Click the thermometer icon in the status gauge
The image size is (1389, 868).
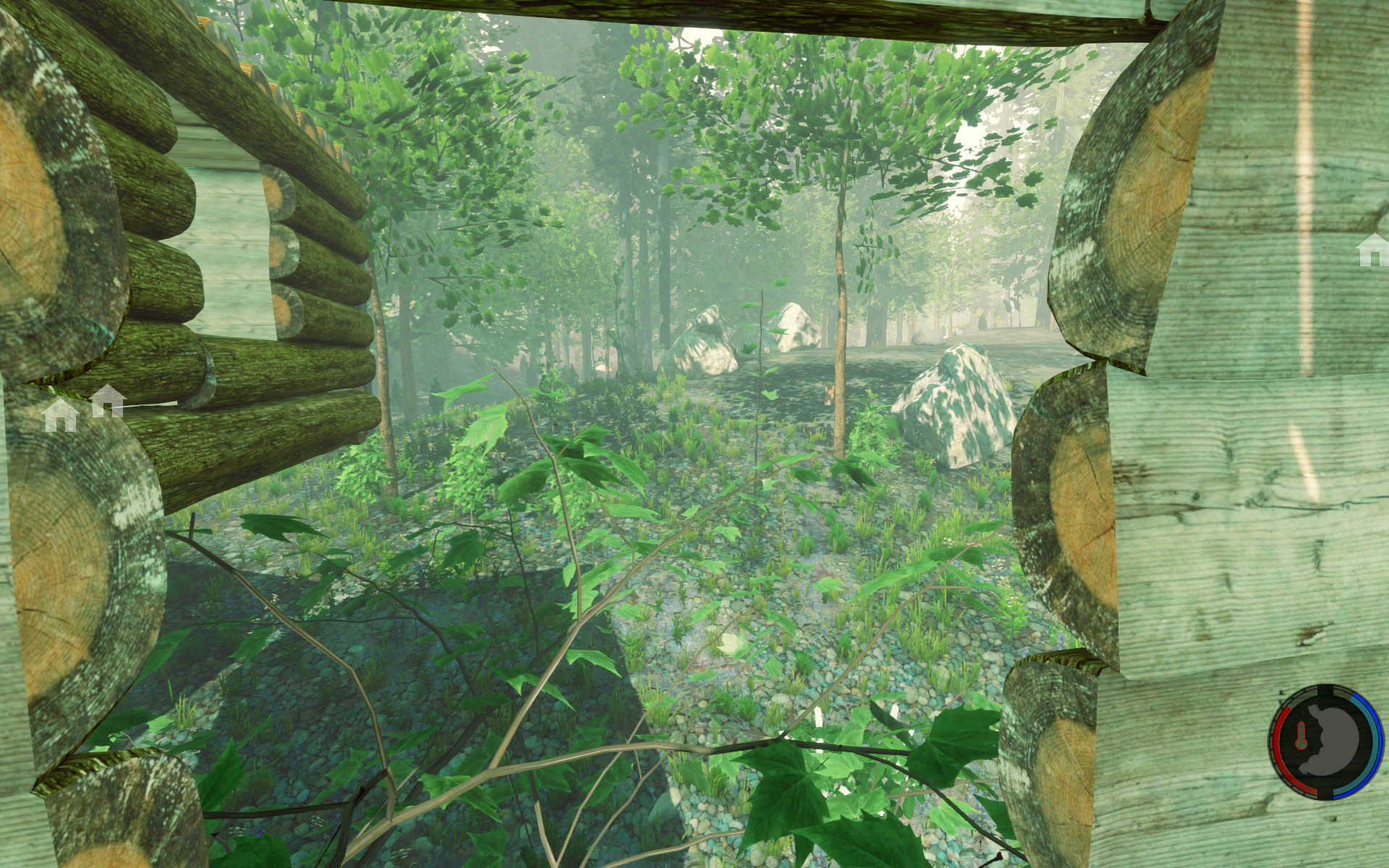(1300, 739)
